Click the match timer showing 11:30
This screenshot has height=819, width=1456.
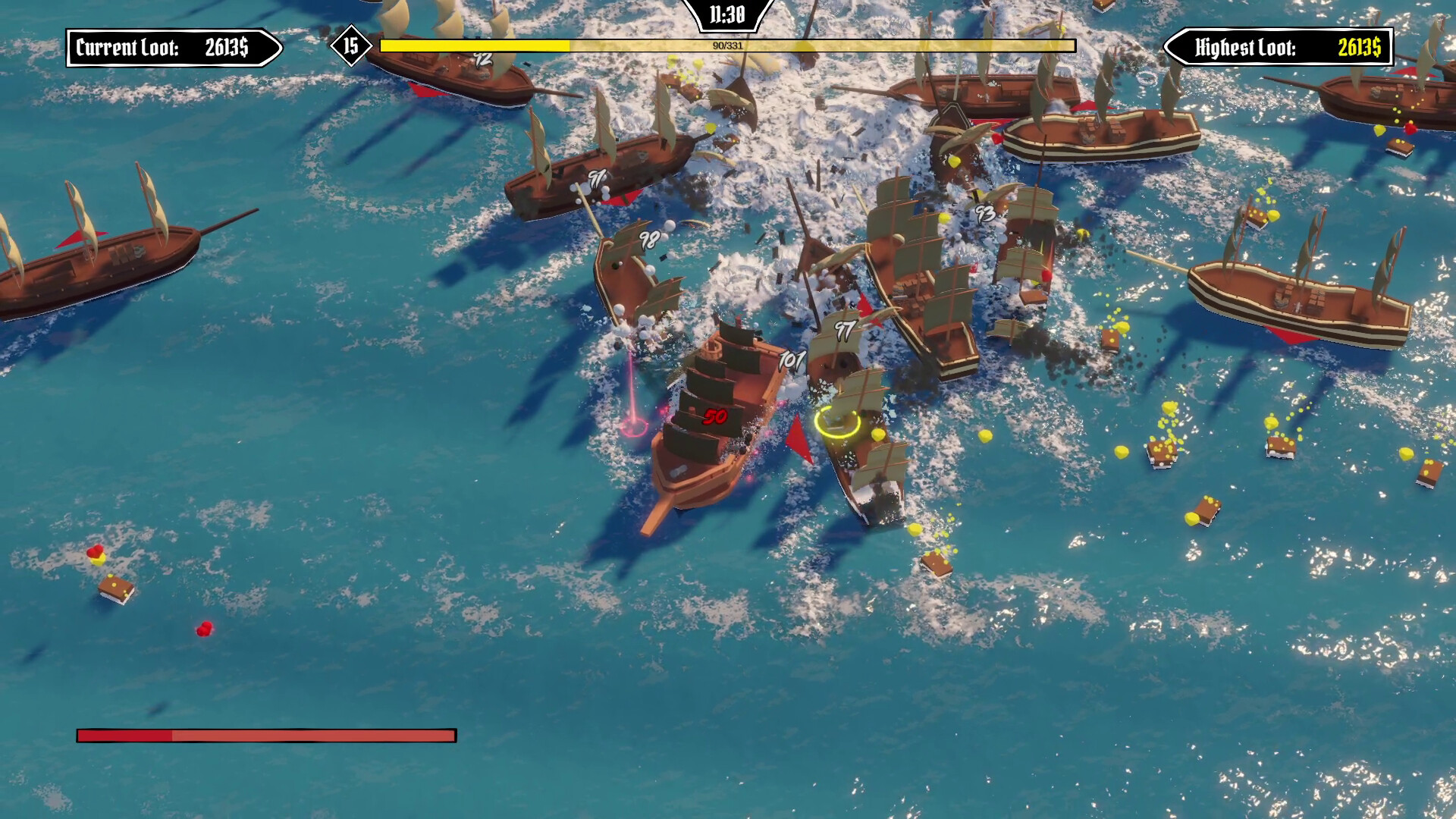(726, 13)
